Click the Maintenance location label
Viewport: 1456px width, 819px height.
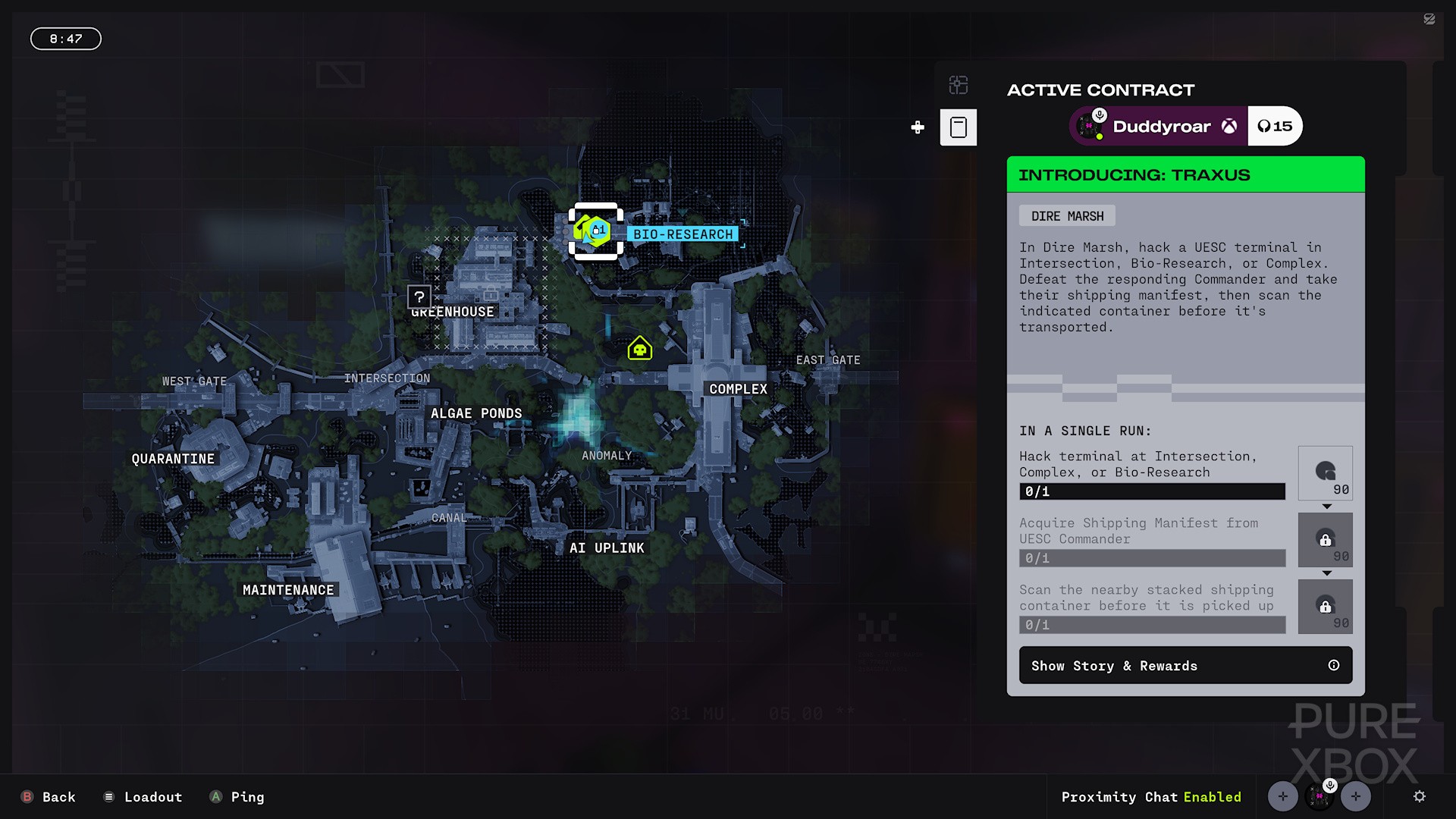288,590
